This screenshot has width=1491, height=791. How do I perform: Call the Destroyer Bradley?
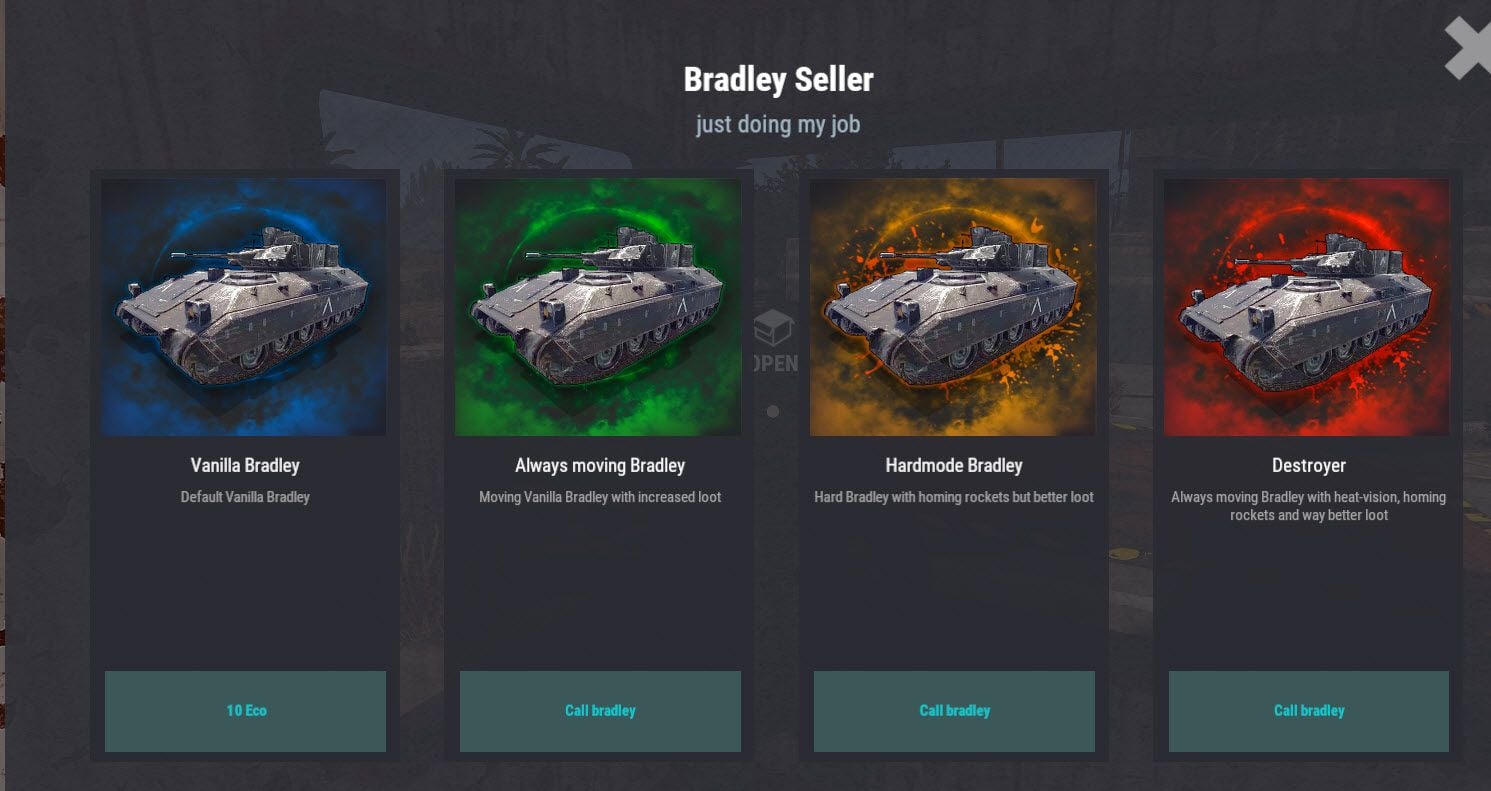point(1308,711)
